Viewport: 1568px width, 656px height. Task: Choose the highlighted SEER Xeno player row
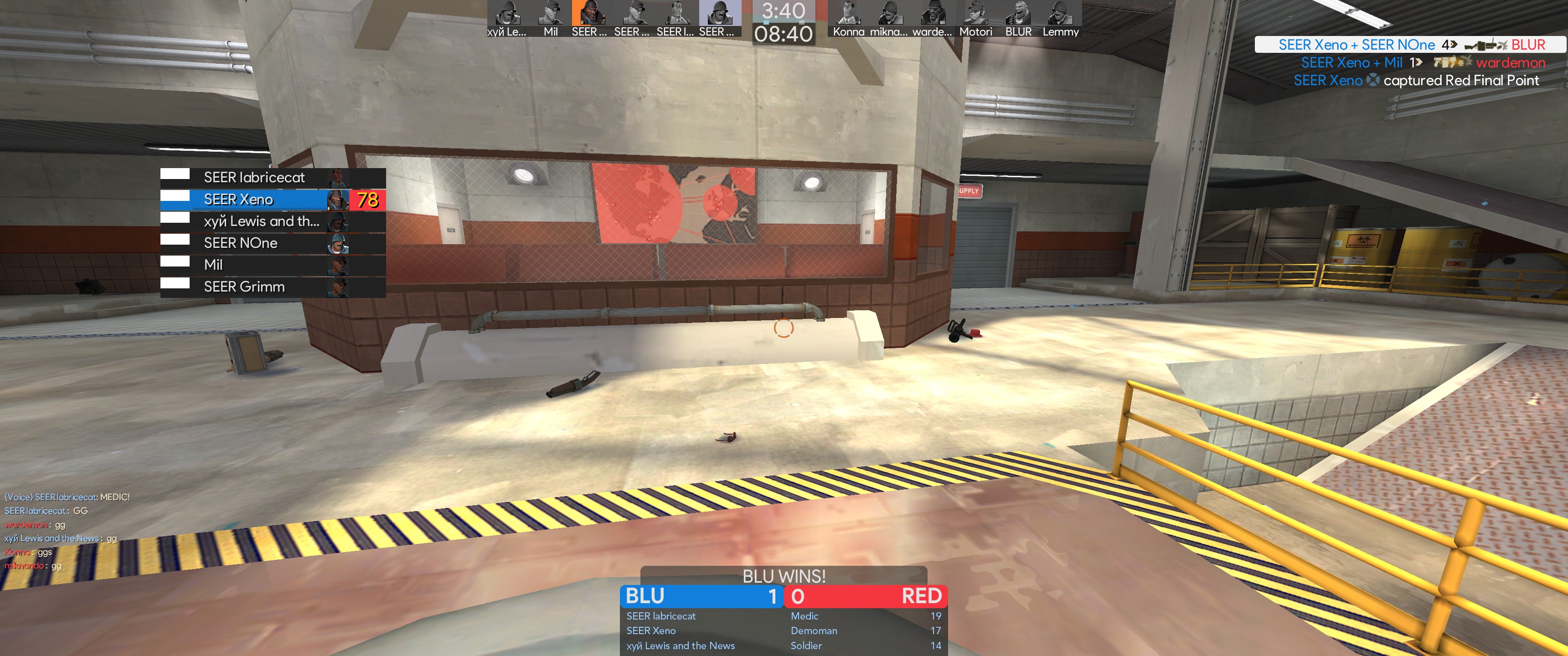coord(272,200)
